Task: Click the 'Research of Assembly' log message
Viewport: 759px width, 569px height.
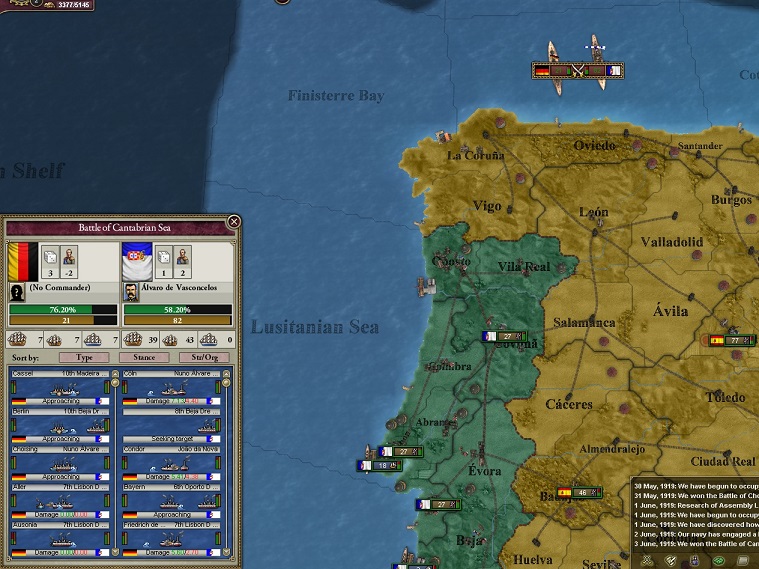Action: pyautogui.click(x=695, y=505)
